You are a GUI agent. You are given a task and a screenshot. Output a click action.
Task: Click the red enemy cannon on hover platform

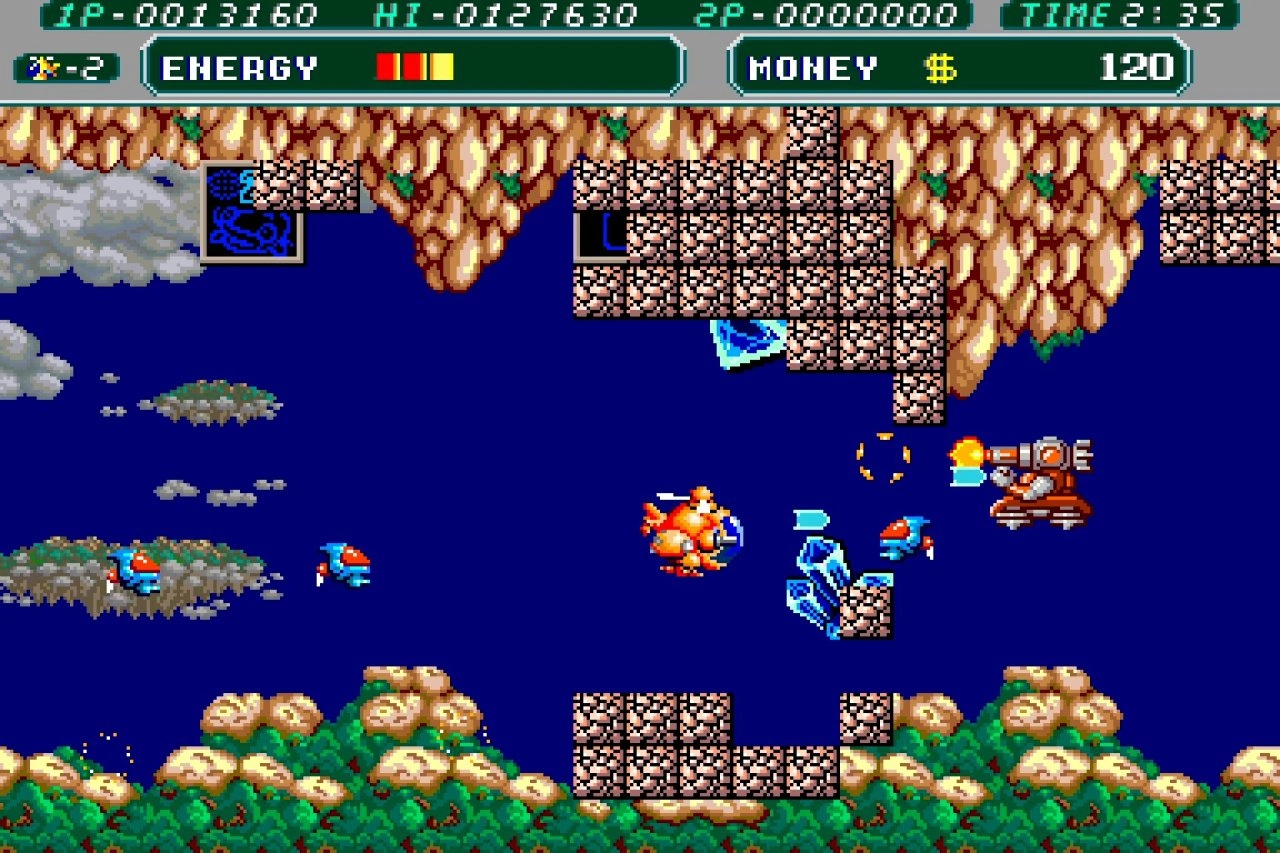pyautogui.click(x=1040, y=480)
